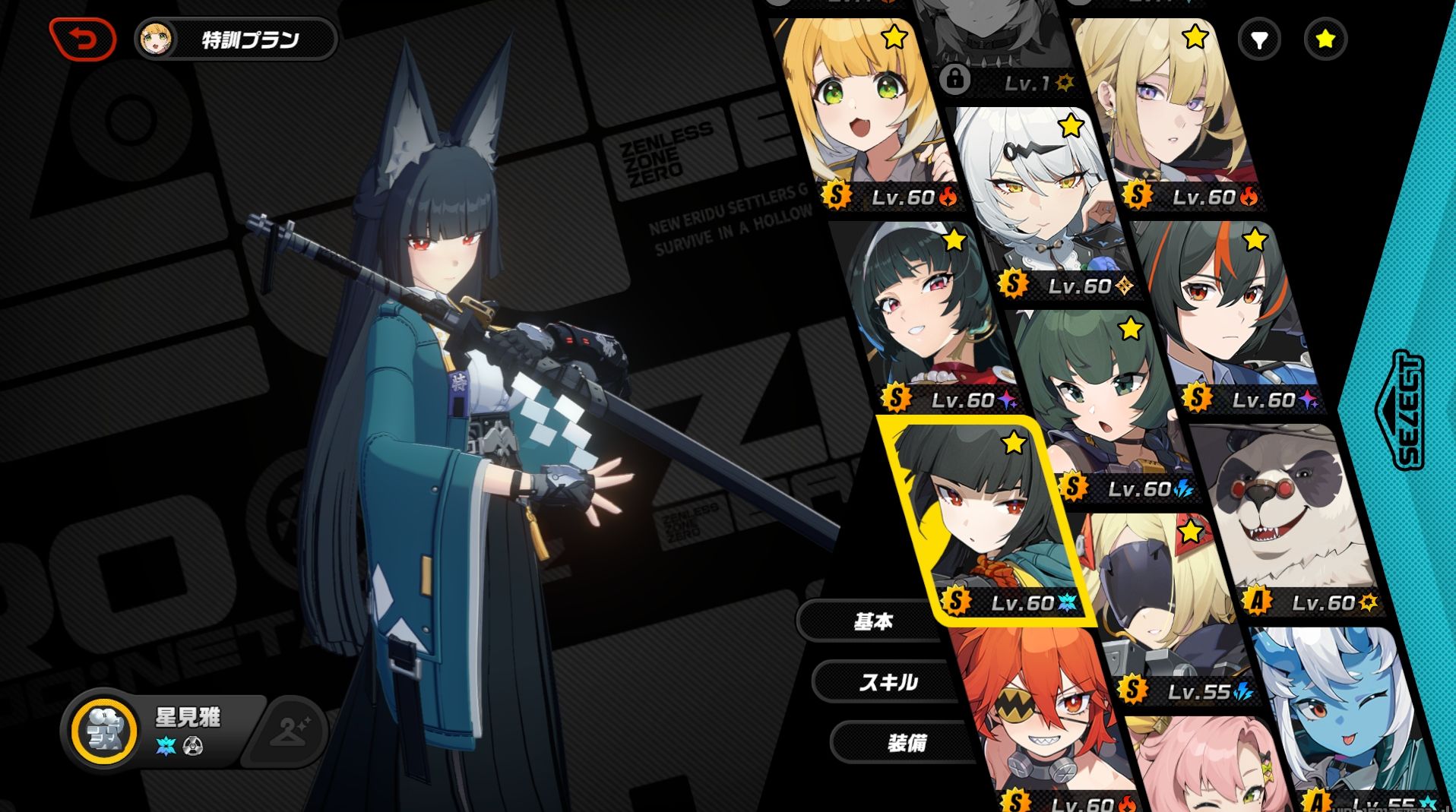Click the red back arrow button

tap(82, 38)
